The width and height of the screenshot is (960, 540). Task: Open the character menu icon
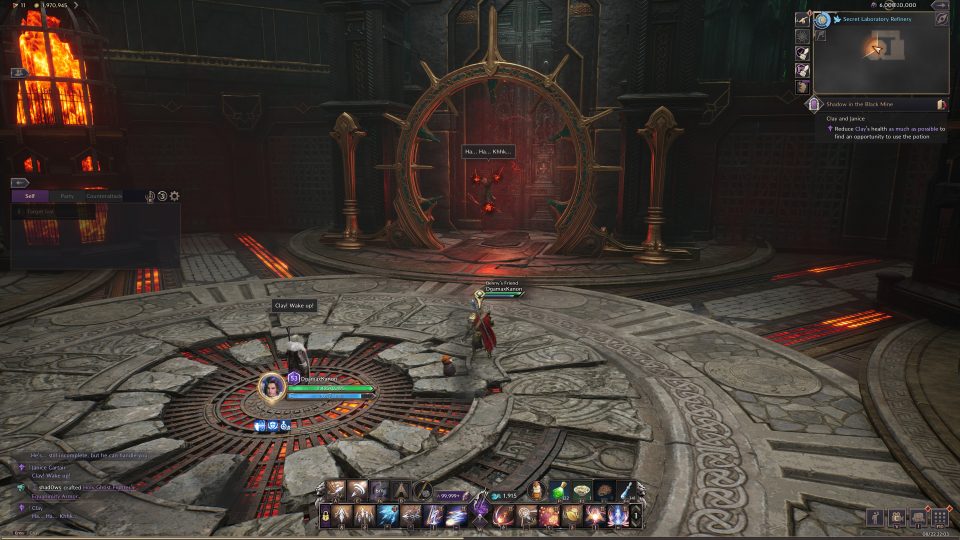click(x=876, y=517)
